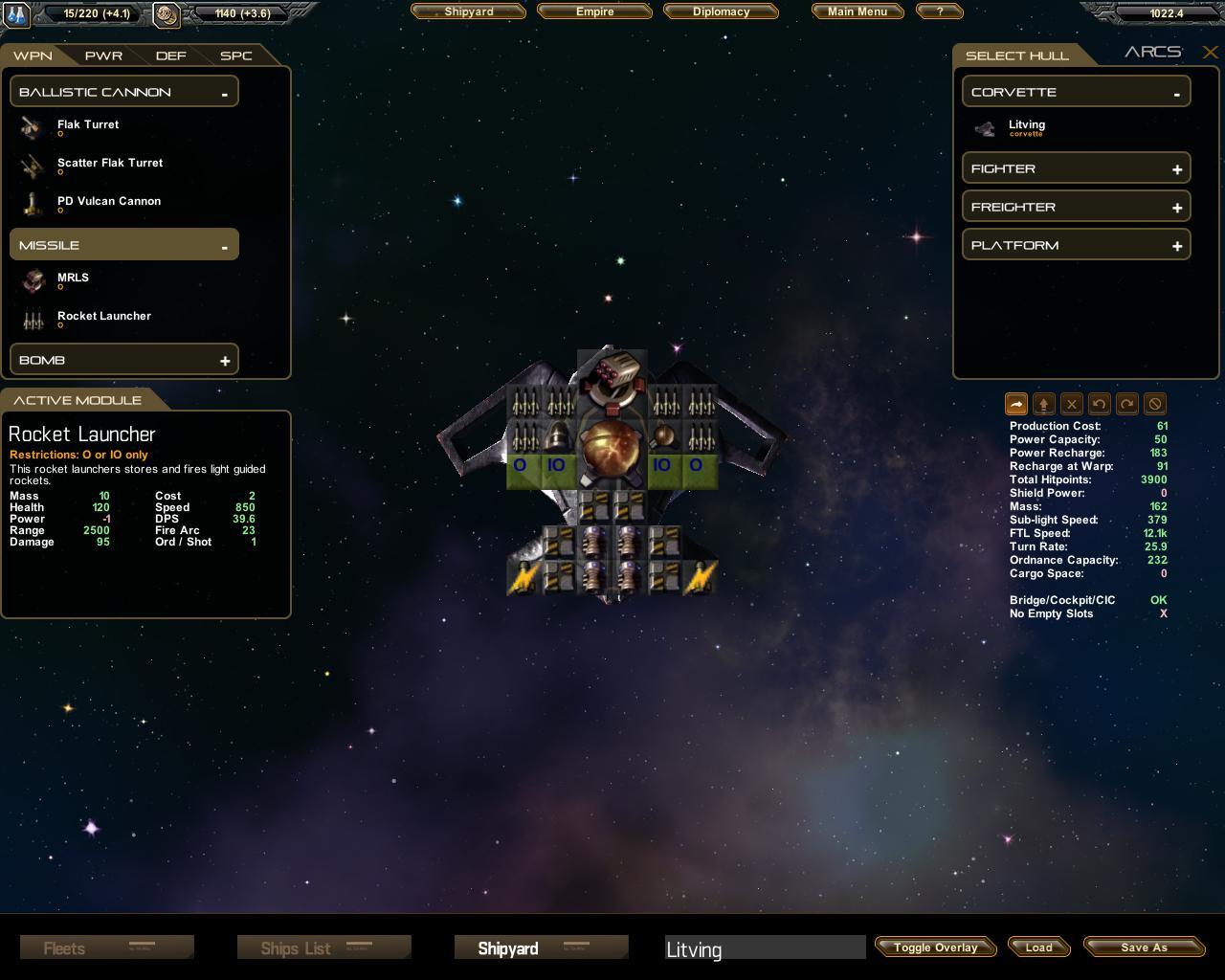Open the Diplomacy screen
Screen dimensions: 1225x980
(x=721, y=11)
